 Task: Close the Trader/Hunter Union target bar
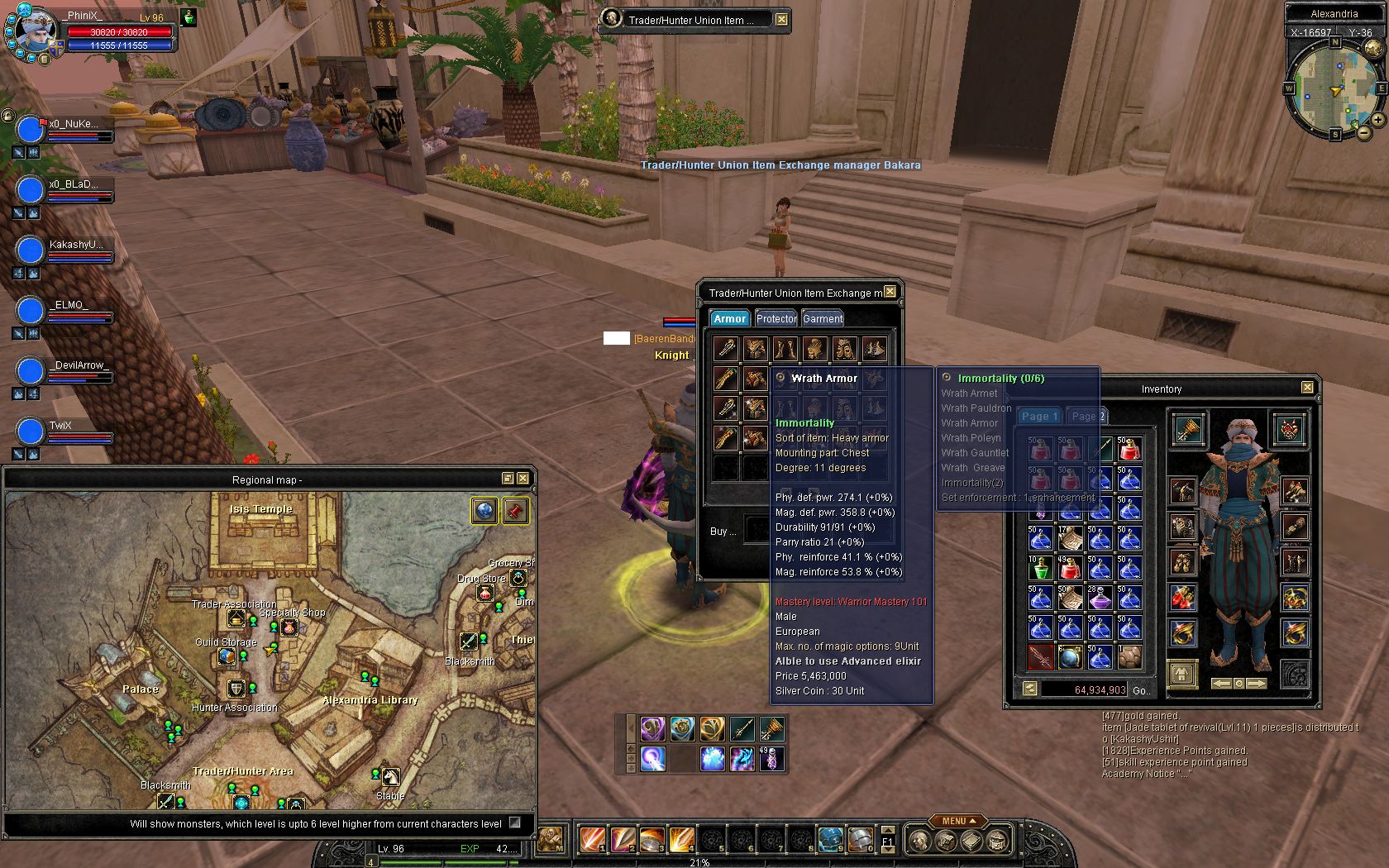click(x=781, y=19)
